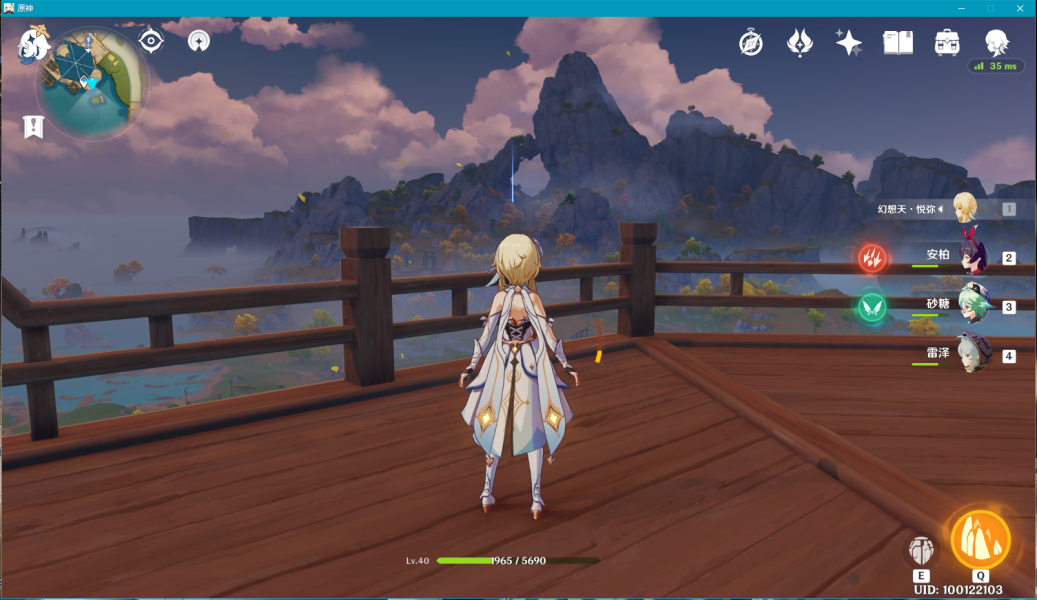Close the 原神 game window
This screenshot has height=600, width=1037.
[1020, 8]
